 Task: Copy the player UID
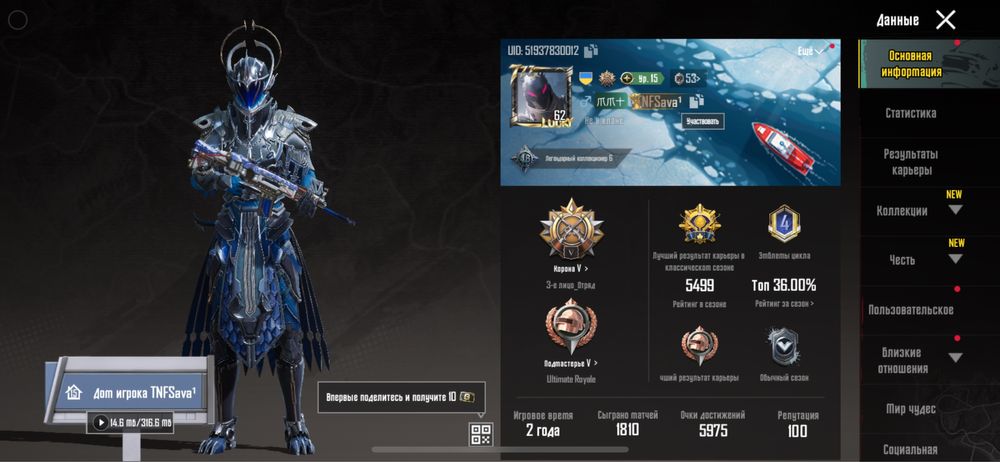[591, 51]
